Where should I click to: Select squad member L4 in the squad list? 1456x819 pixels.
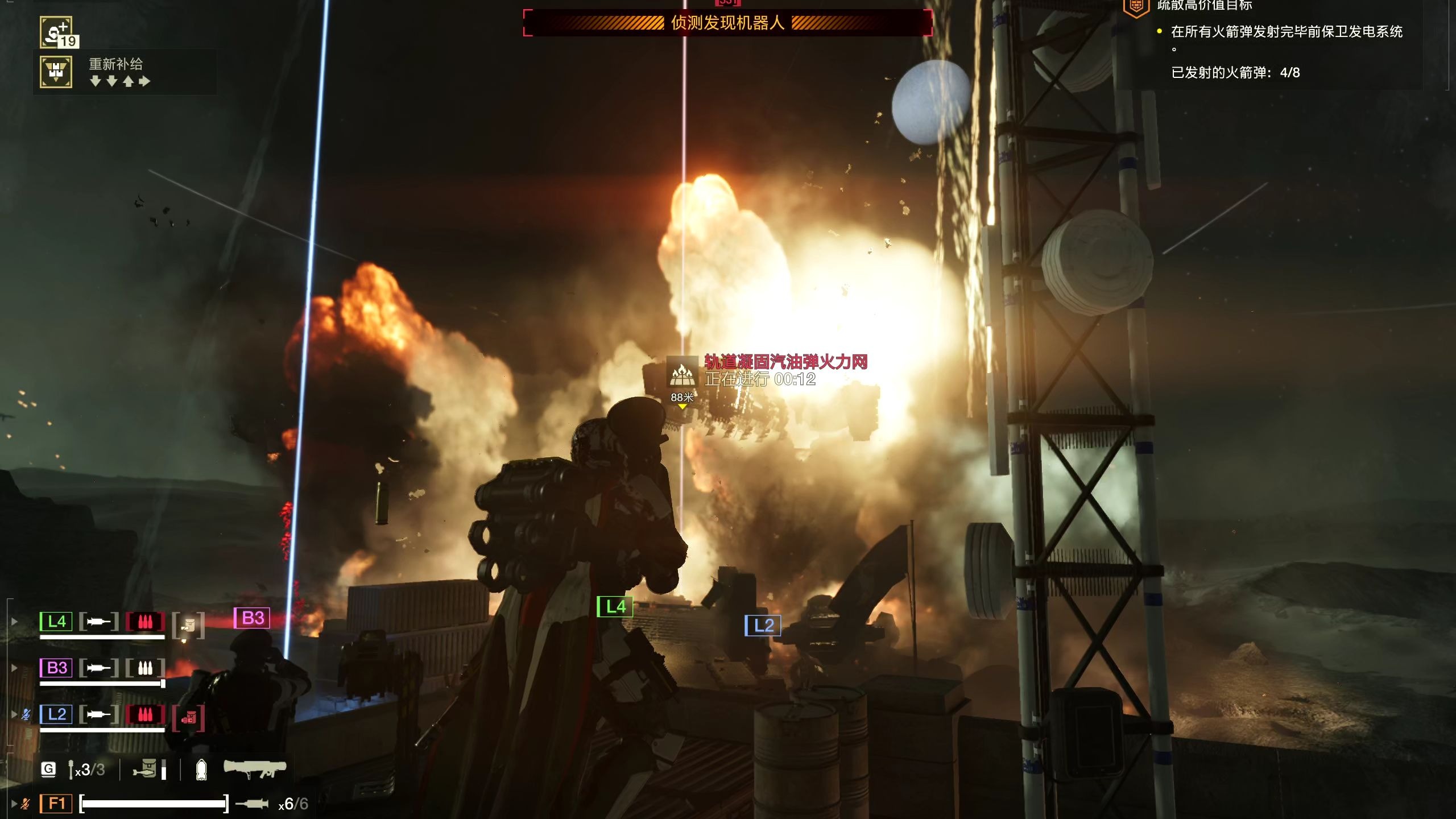(56, 621)
